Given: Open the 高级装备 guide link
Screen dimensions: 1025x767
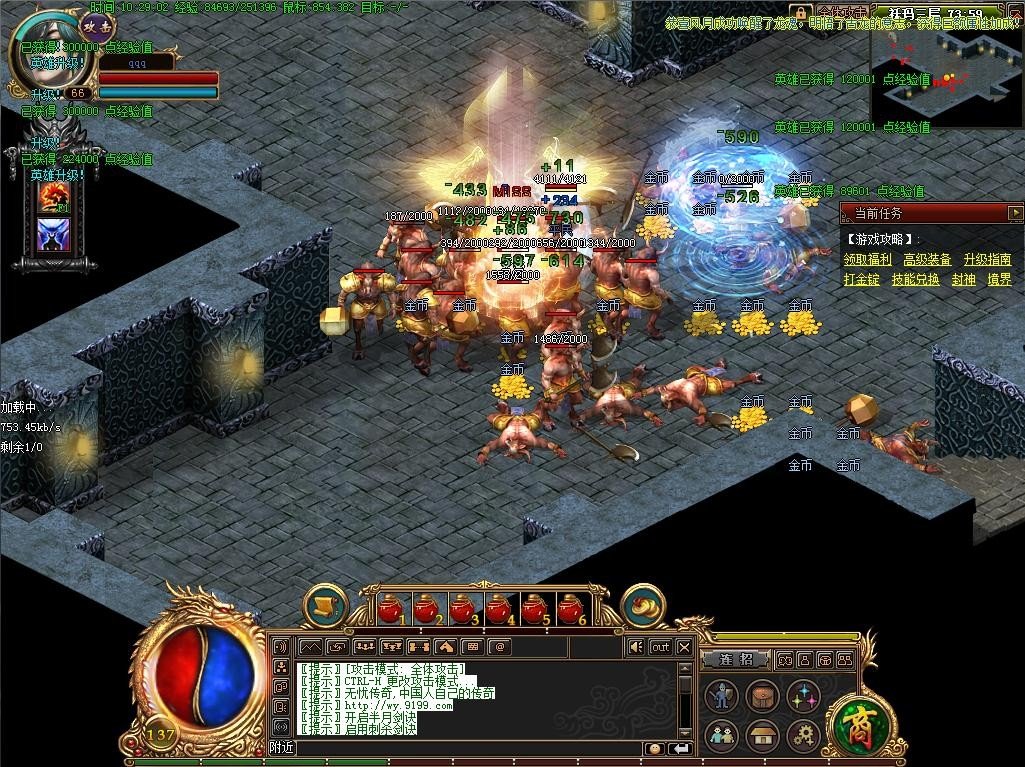Looking at the screenshot, I should tap(927, 260).
